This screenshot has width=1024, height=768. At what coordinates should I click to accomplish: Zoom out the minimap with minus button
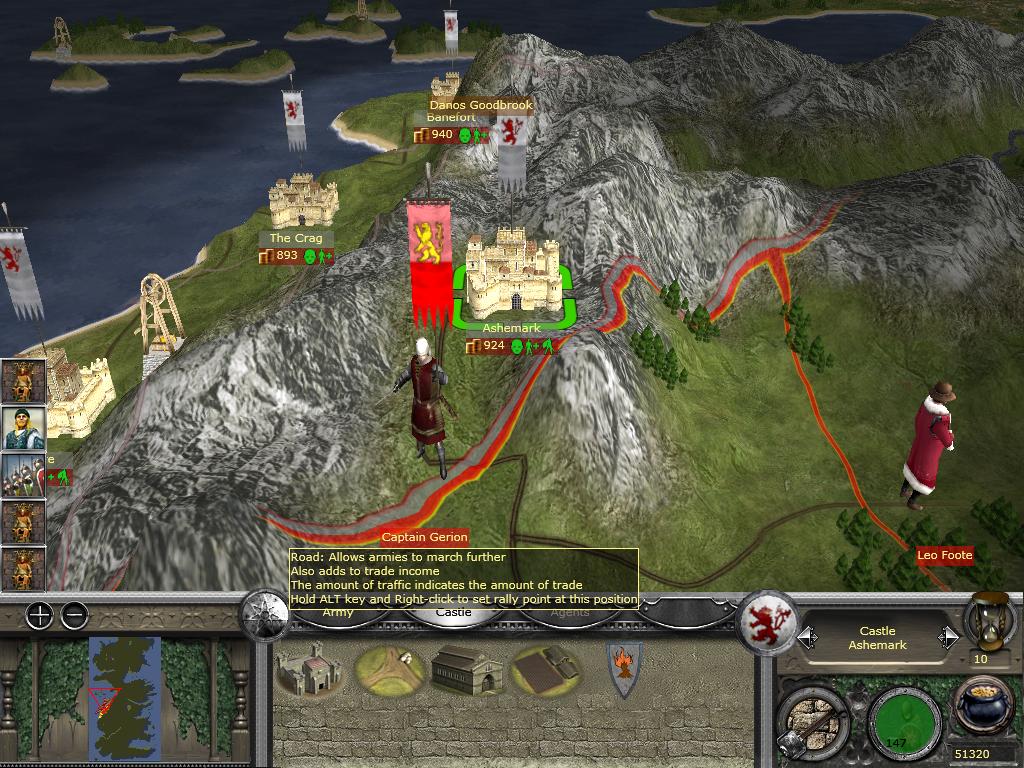click(x=74, y=616)
